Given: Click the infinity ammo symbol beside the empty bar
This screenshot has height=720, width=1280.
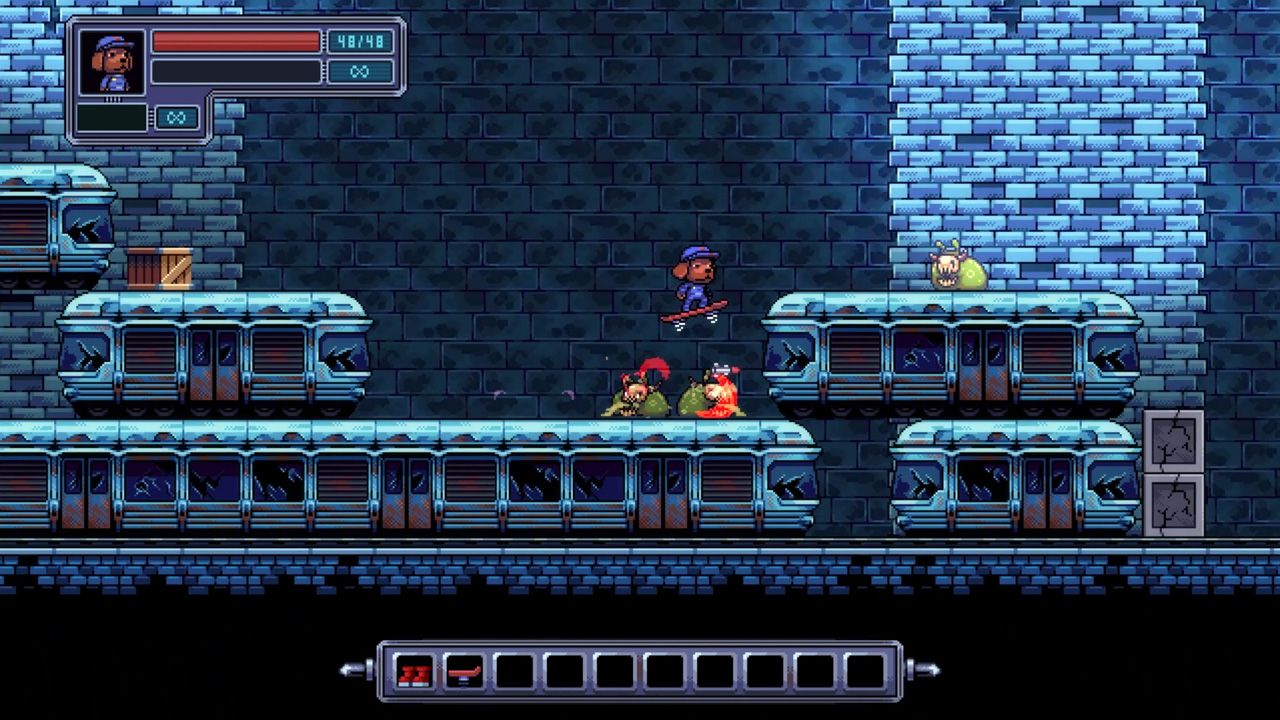Looking at the screenshot, I should [x=360, y=71].
